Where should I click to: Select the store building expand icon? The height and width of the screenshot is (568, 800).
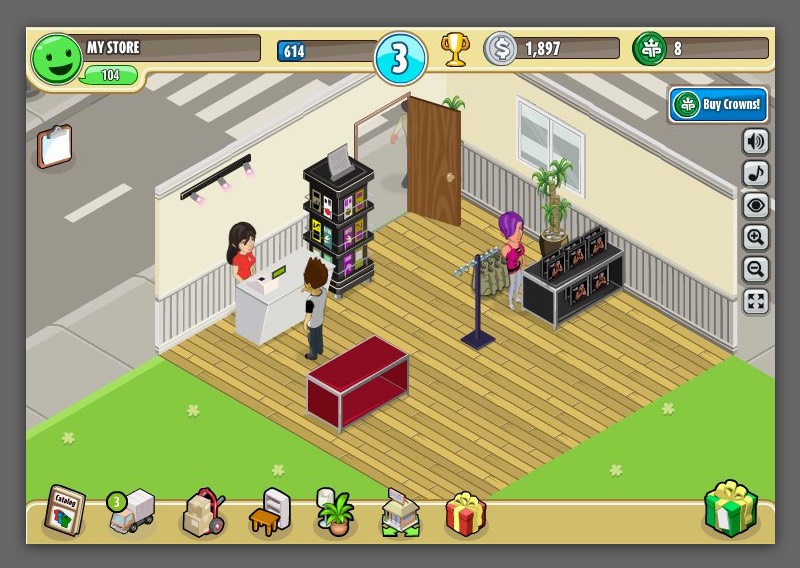pos(401,514)
